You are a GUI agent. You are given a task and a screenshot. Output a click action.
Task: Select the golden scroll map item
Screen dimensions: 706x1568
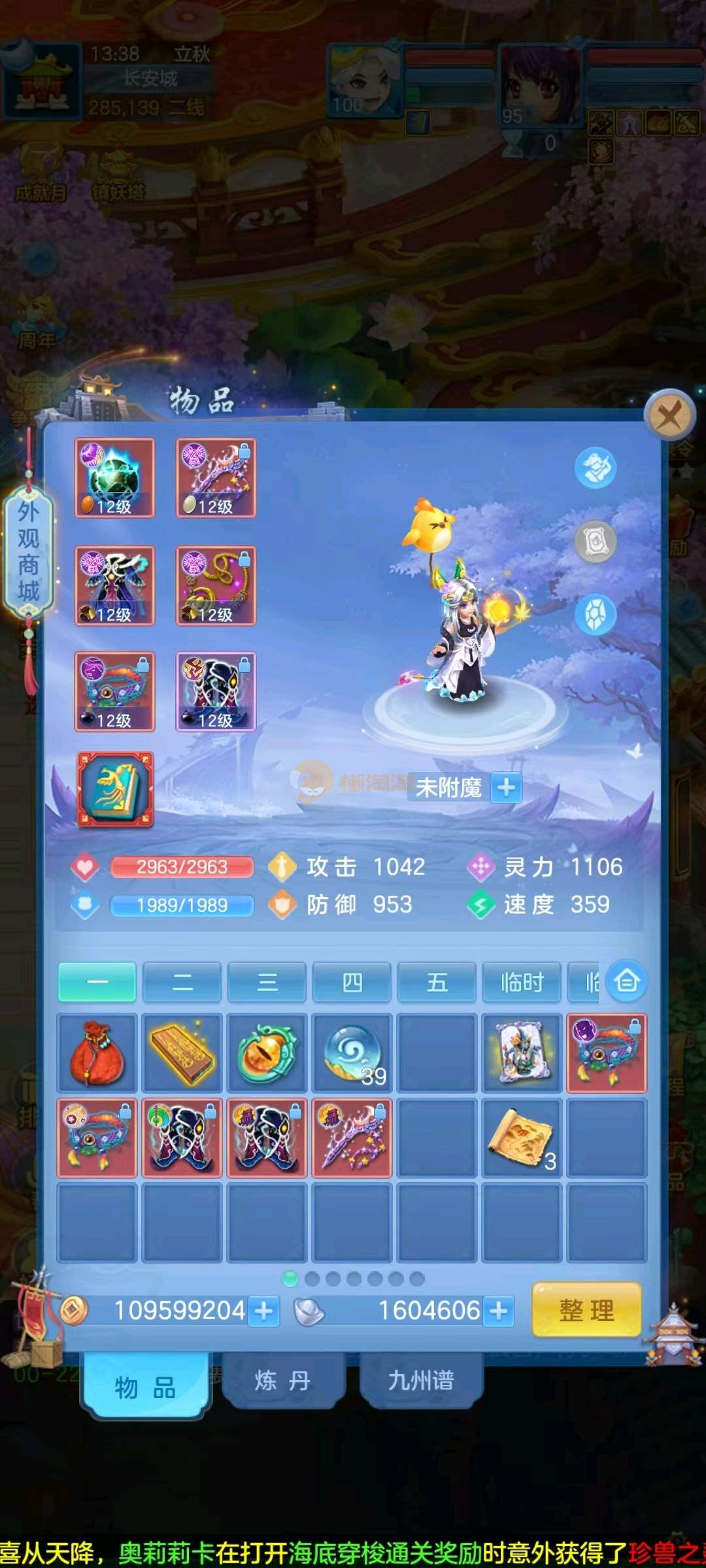[522, 1137]
